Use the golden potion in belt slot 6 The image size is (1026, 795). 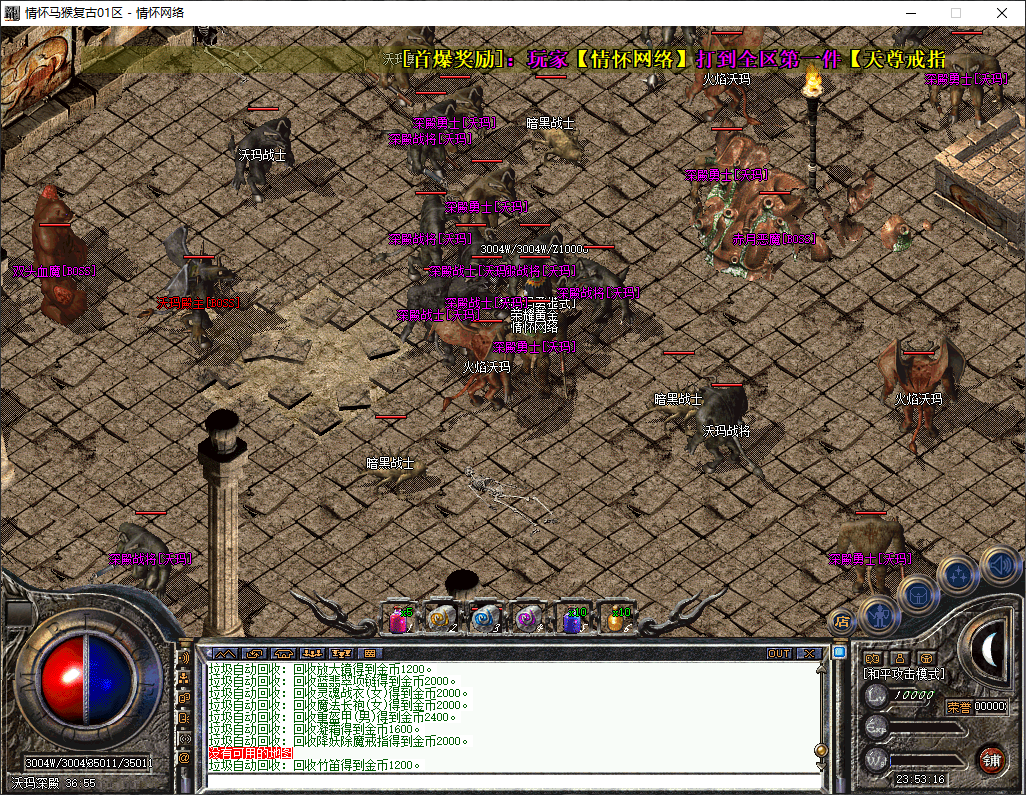[615, 620]
